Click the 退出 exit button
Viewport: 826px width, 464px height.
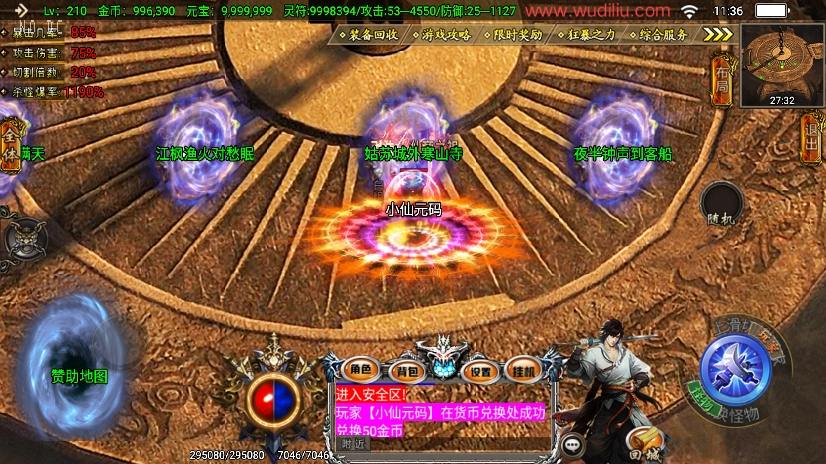[811, 136]
